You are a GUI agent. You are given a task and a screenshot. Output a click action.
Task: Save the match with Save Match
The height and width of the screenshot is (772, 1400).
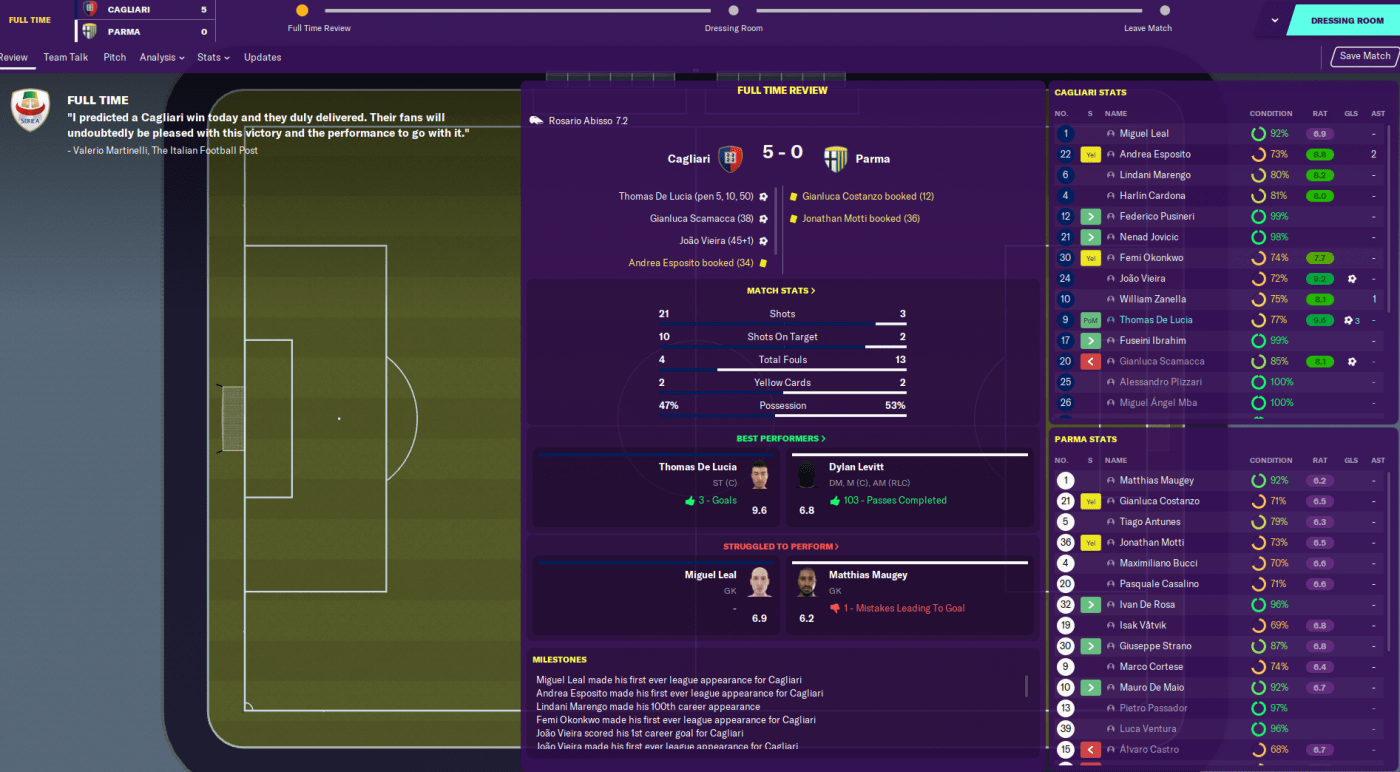click(1364, 57)
